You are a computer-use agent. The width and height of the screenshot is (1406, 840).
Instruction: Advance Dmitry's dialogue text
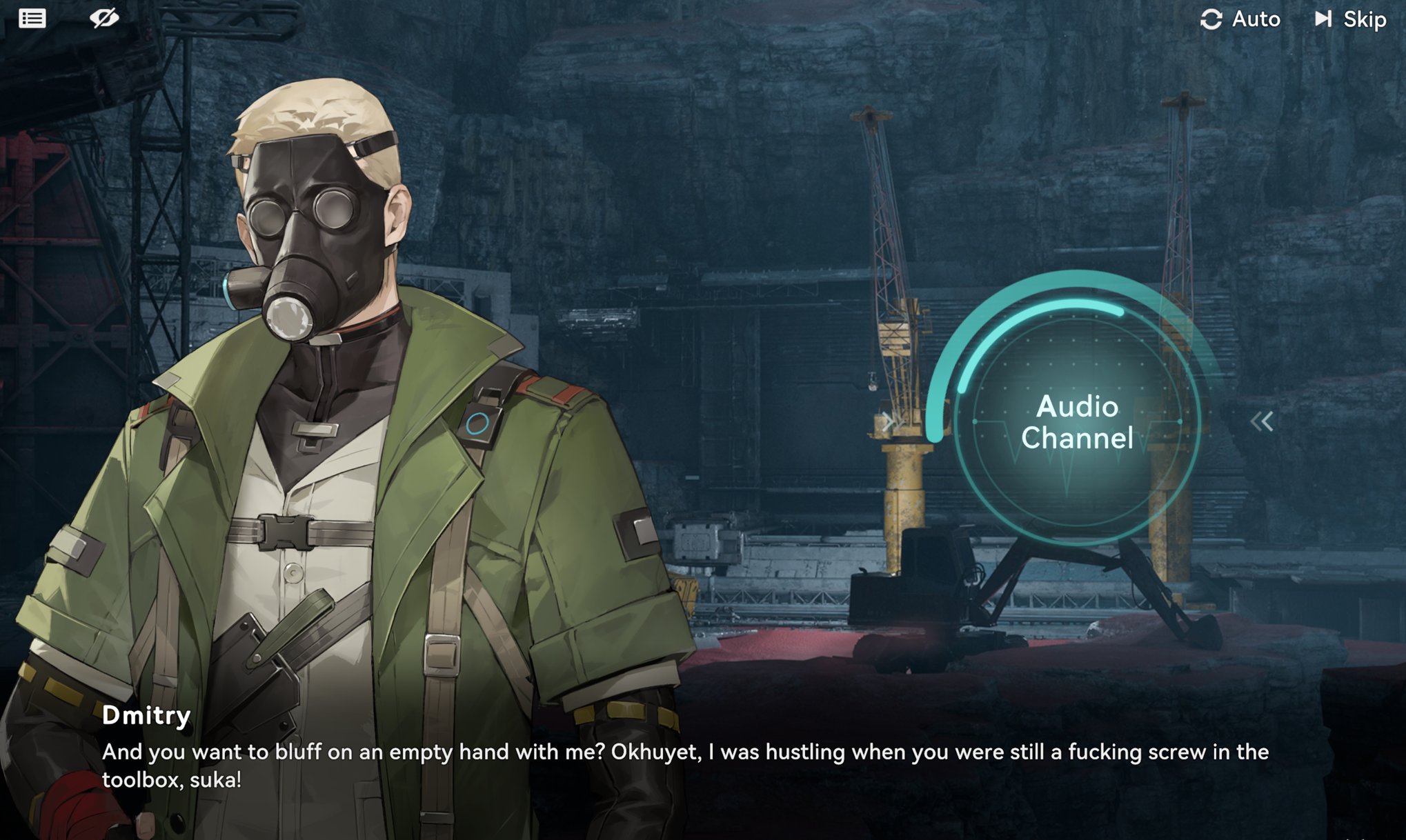tap(684, 766)
